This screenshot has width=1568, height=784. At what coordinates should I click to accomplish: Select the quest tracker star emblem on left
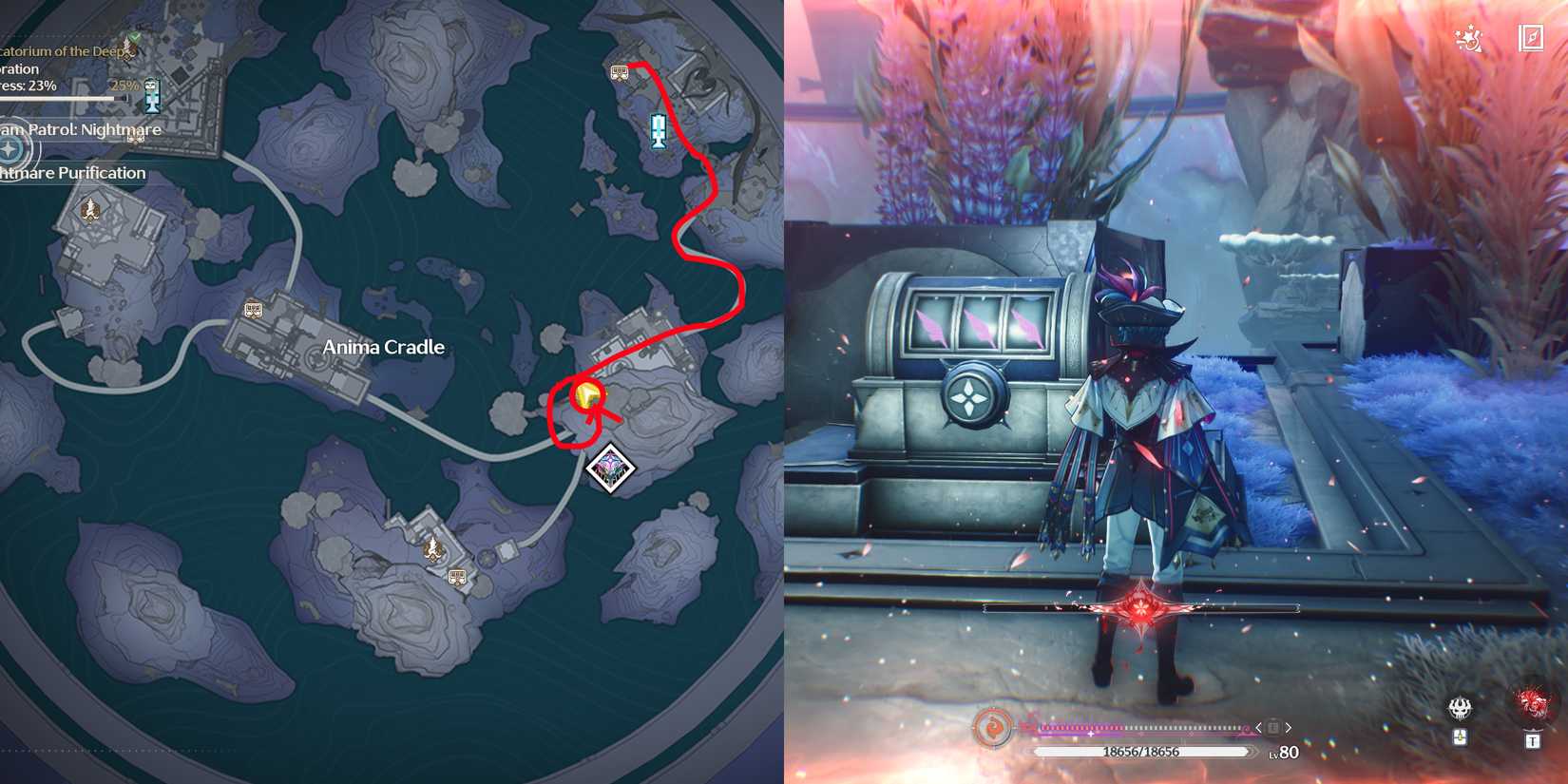click(10, 148)
